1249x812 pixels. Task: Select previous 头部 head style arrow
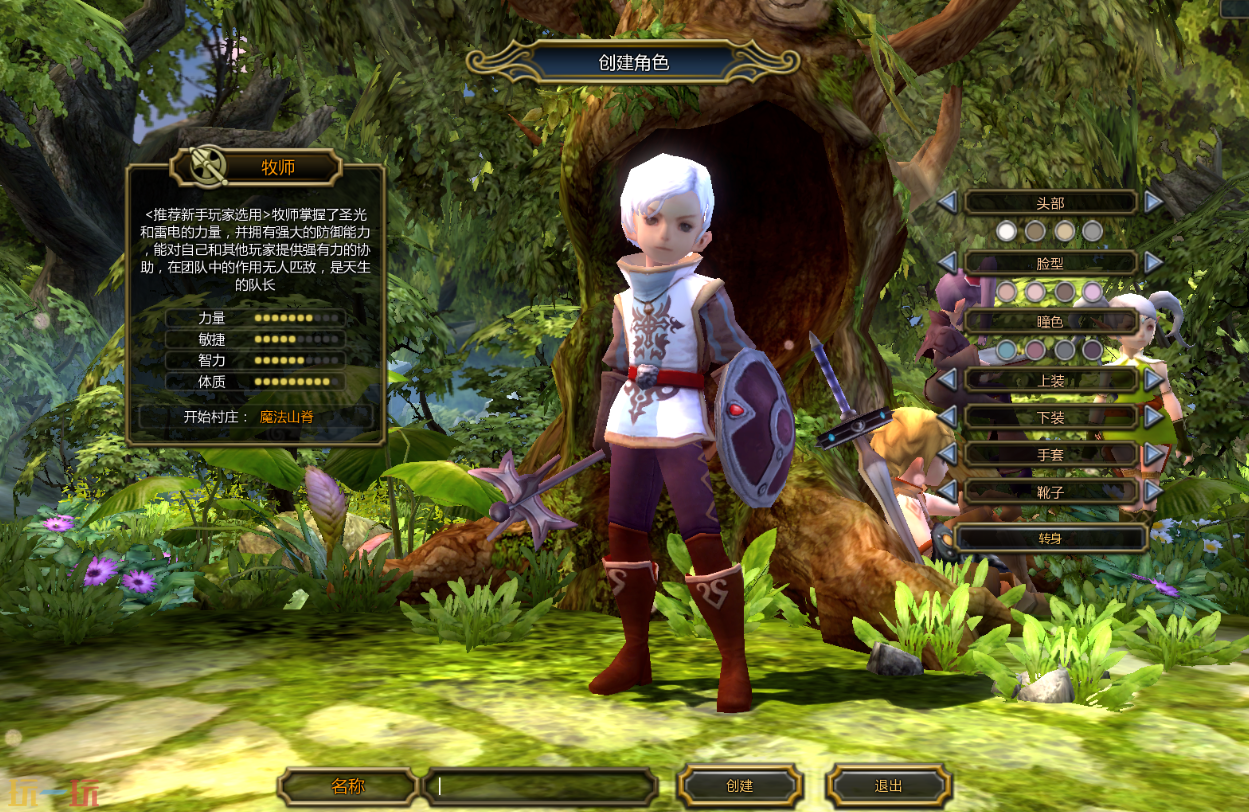coord(947,202)
